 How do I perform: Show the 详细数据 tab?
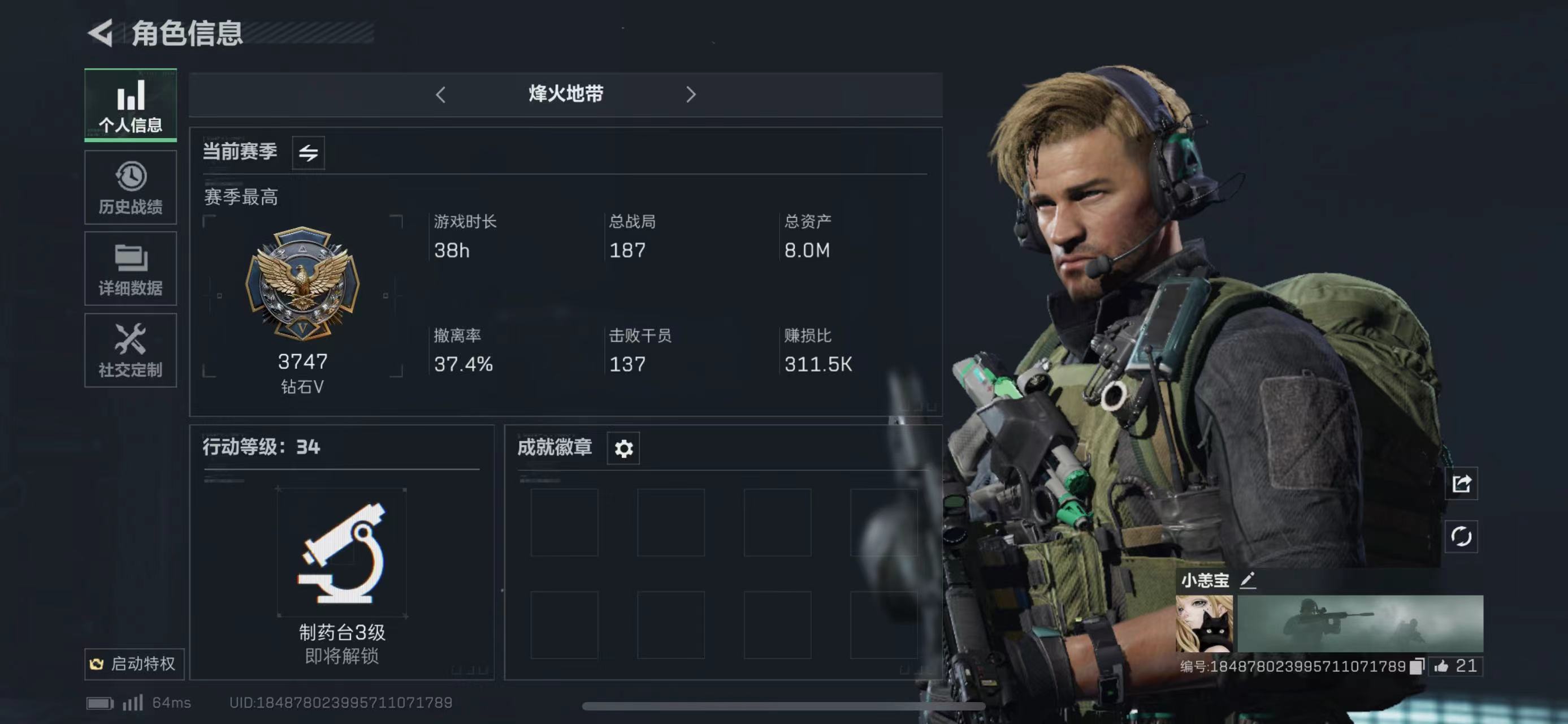(x=130, y=269)
